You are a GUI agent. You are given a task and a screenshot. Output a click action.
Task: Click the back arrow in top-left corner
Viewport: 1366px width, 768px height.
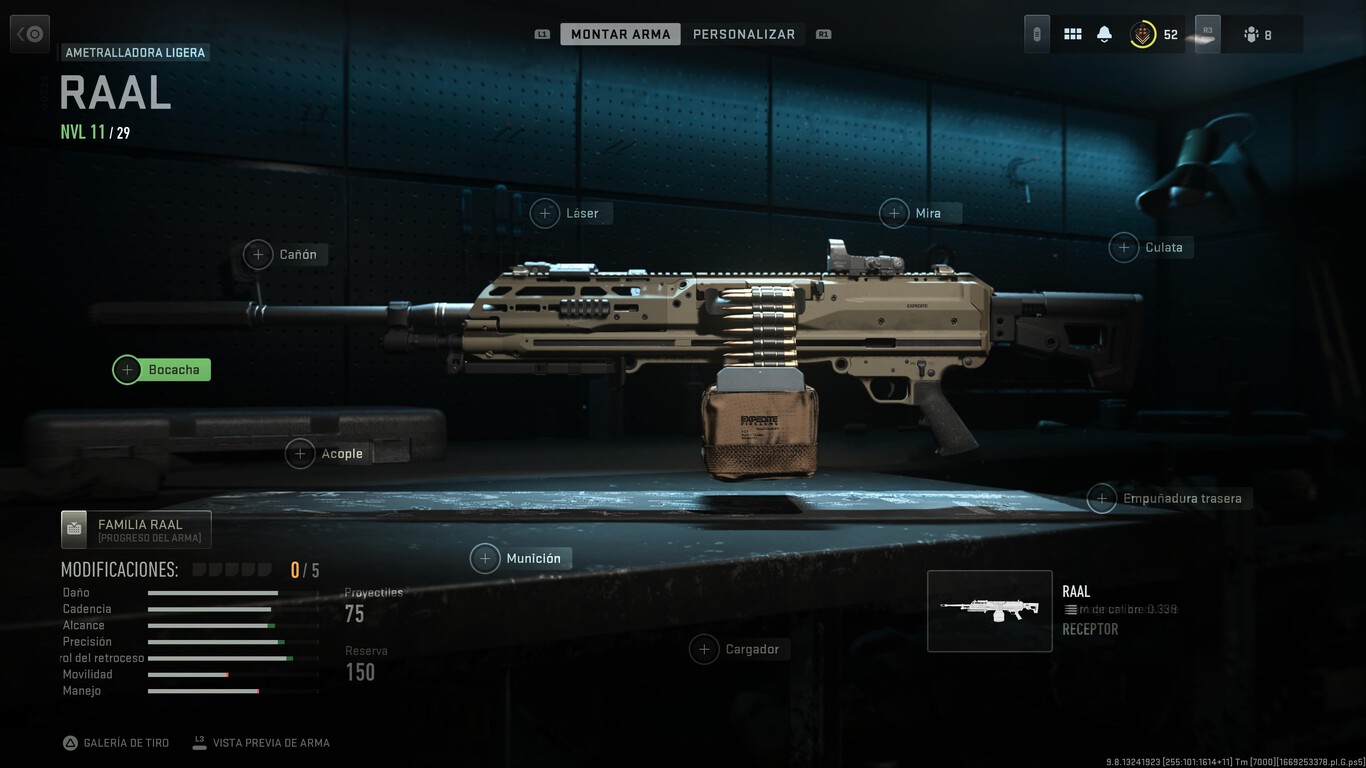pos(29,33)
